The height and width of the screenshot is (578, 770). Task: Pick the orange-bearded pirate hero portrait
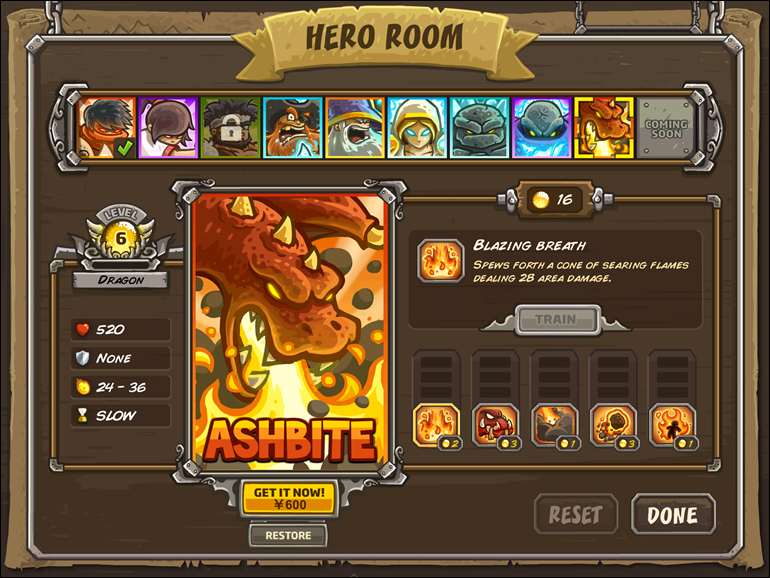[x=292, y=128]
